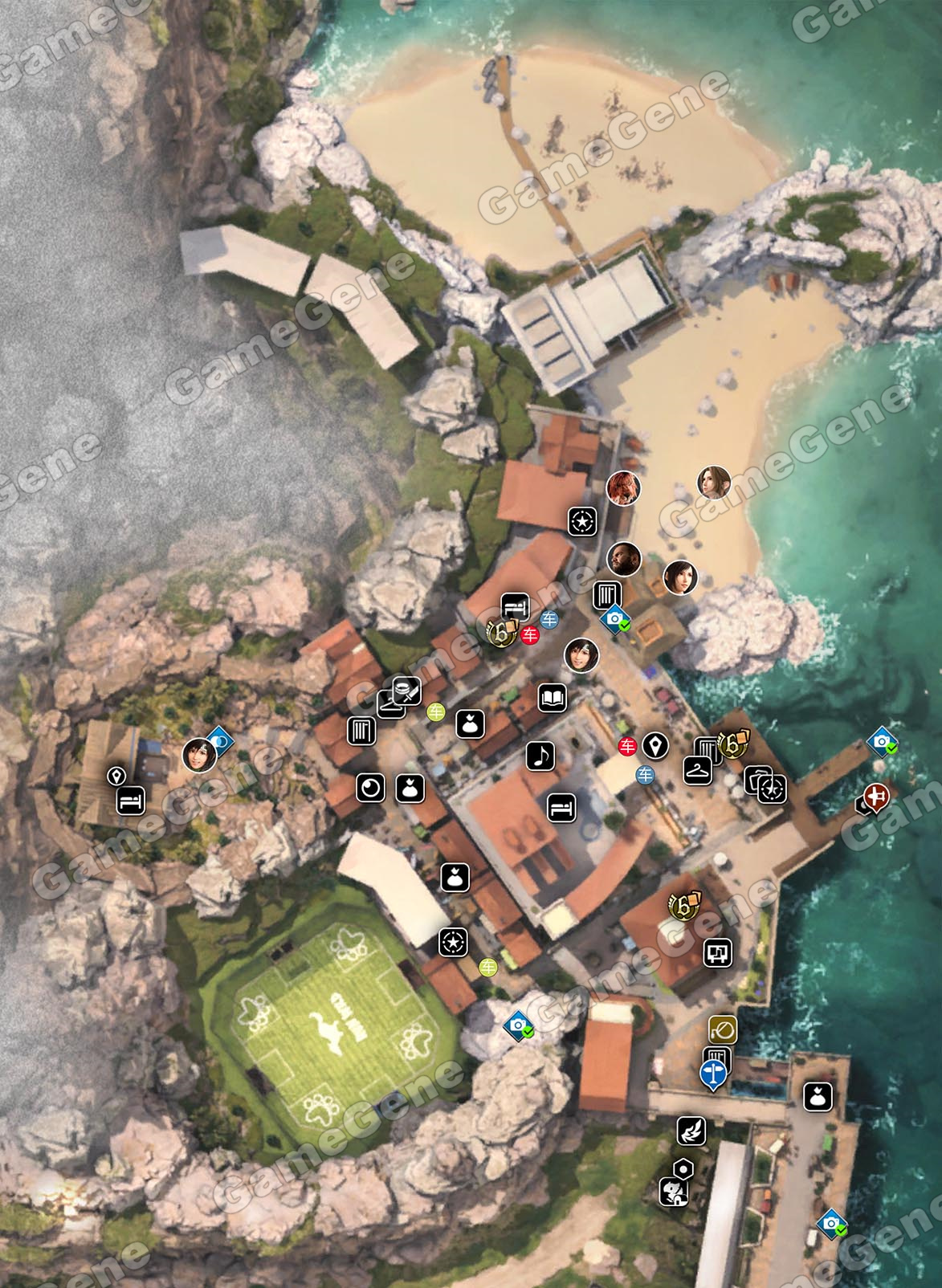
Task: Choose Tifa's portrait marker
Action: click(680, 577)
